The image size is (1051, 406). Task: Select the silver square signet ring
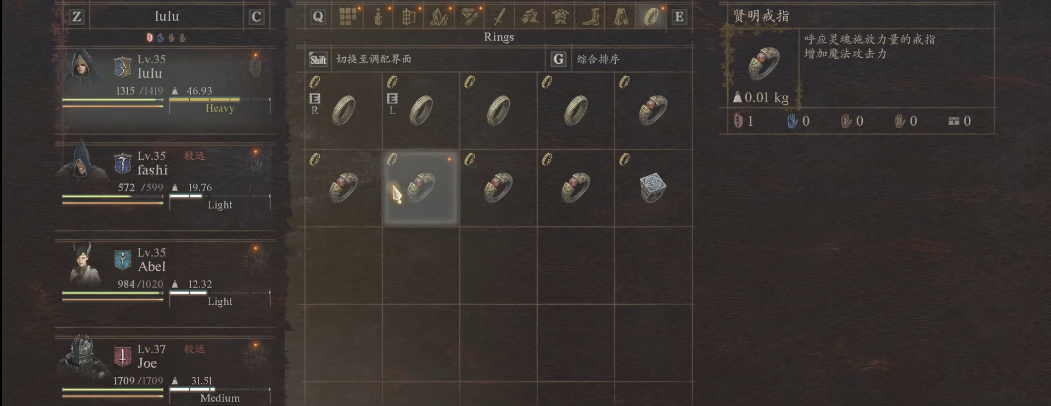coord(653,187)
